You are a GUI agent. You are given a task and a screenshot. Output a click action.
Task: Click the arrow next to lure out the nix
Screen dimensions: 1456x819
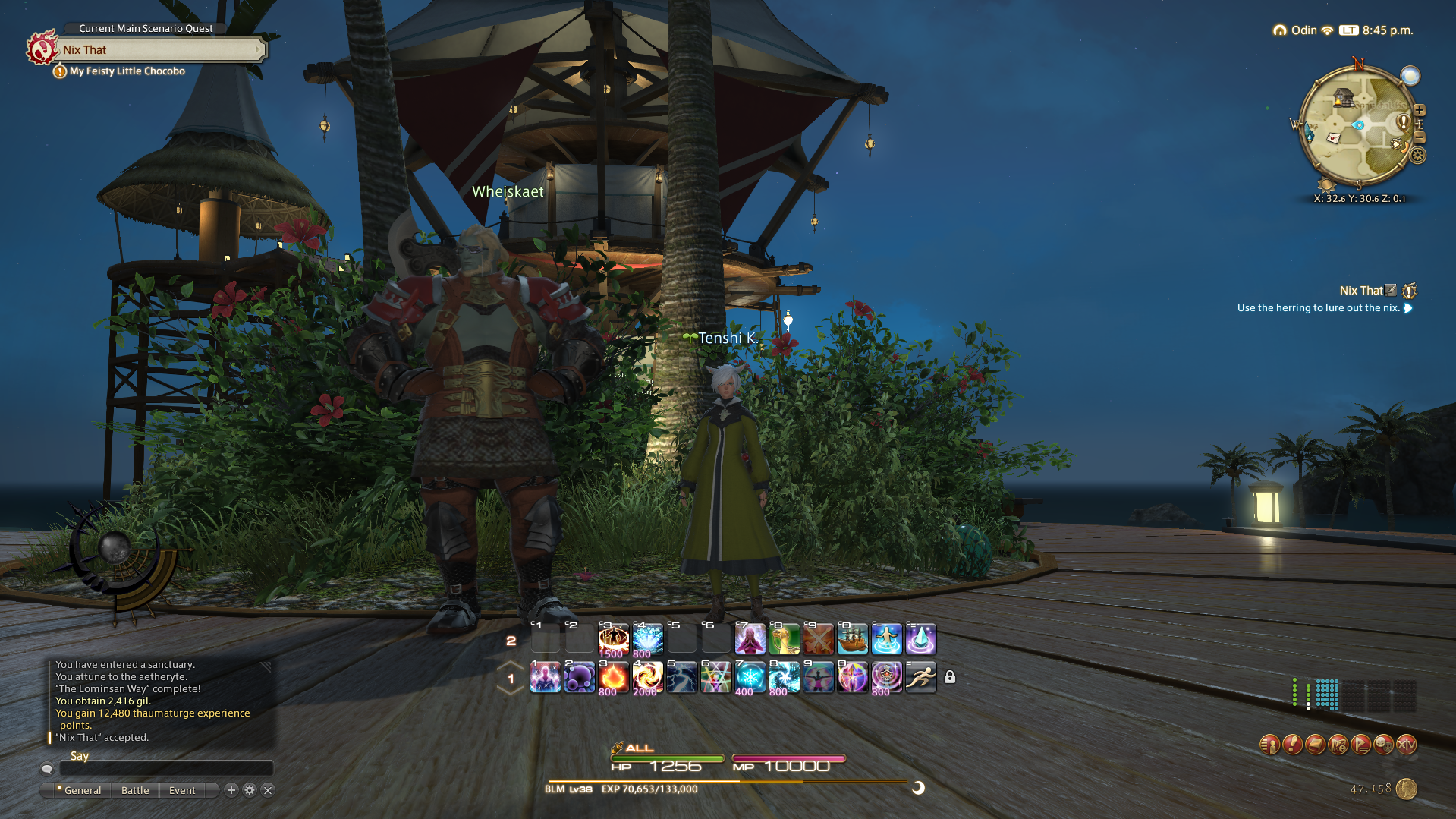(1408, 308)
